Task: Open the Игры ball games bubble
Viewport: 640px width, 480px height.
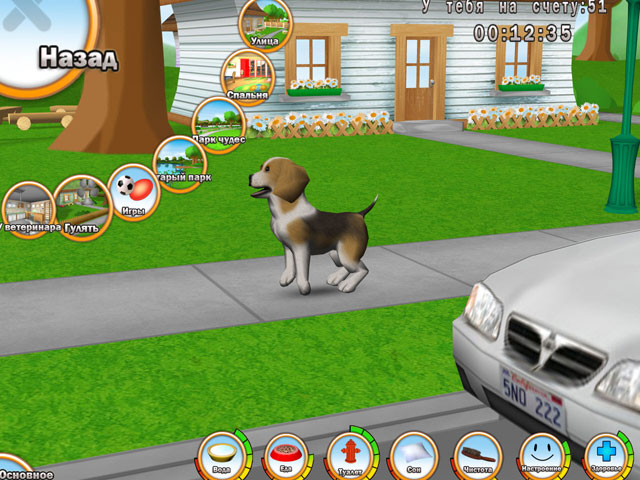Action: (133, 191)
